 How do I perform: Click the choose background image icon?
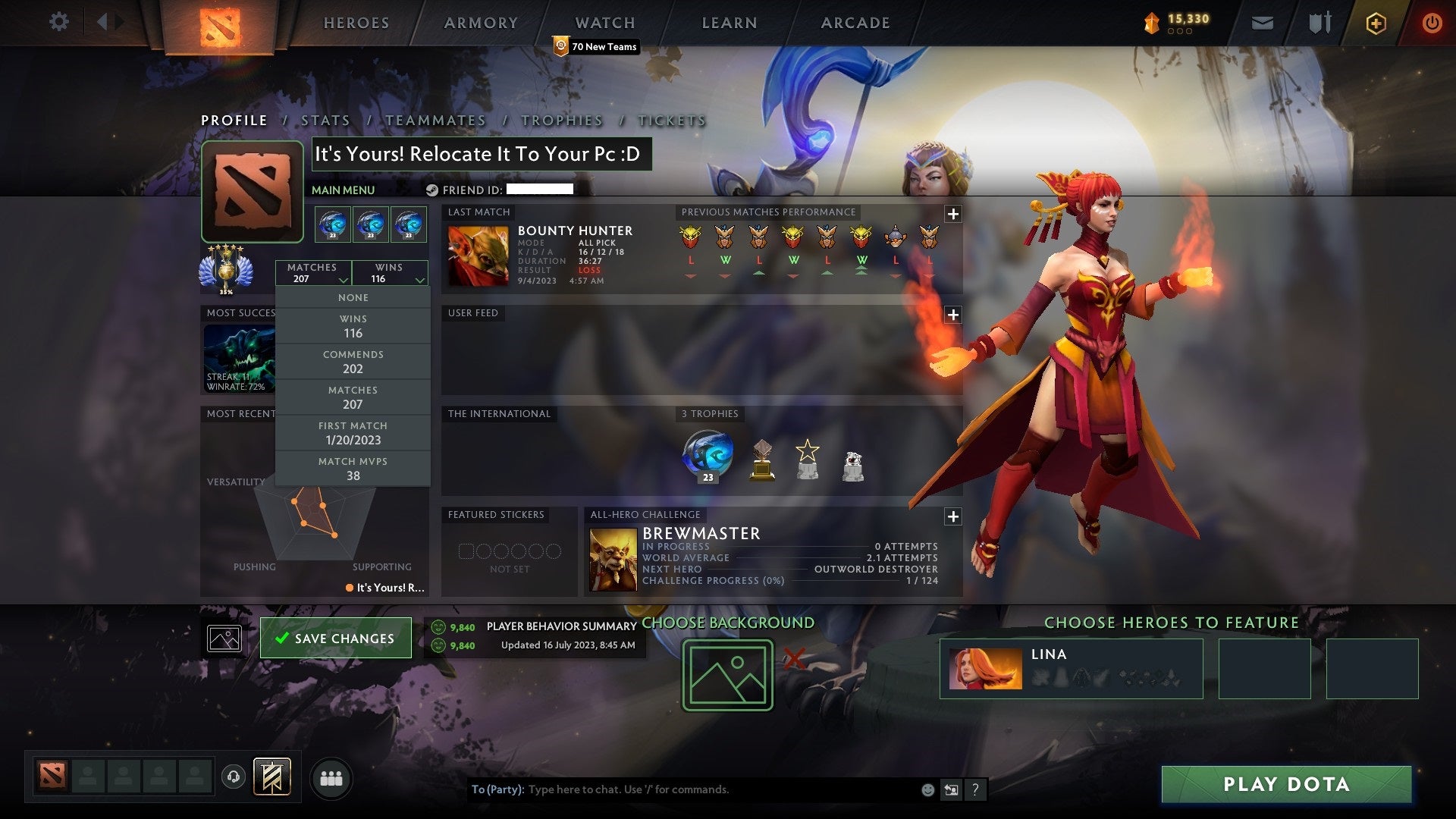pyautogui.click(x=726, y=674)
